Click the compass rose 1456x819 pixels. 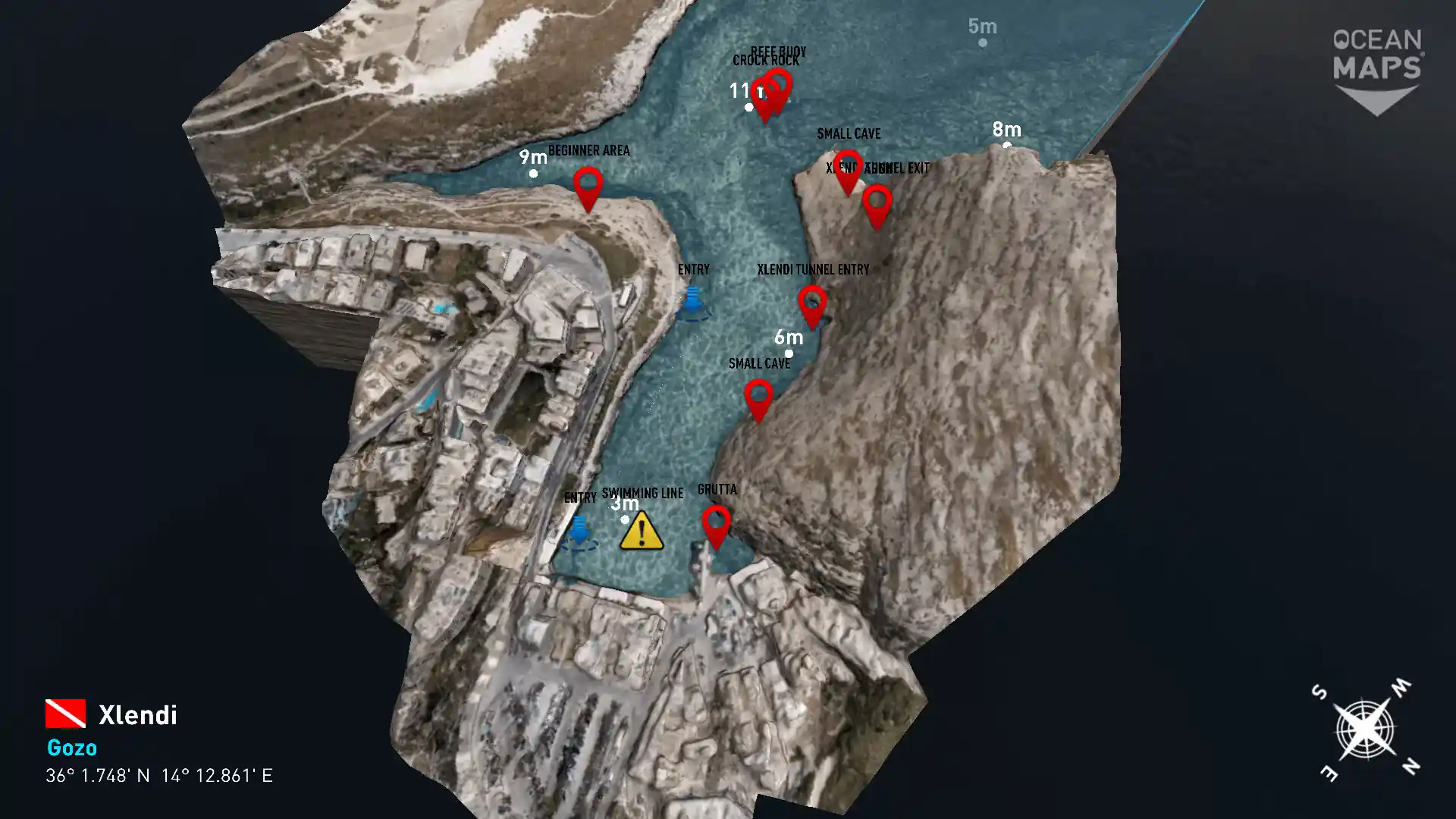[1365, 730]
